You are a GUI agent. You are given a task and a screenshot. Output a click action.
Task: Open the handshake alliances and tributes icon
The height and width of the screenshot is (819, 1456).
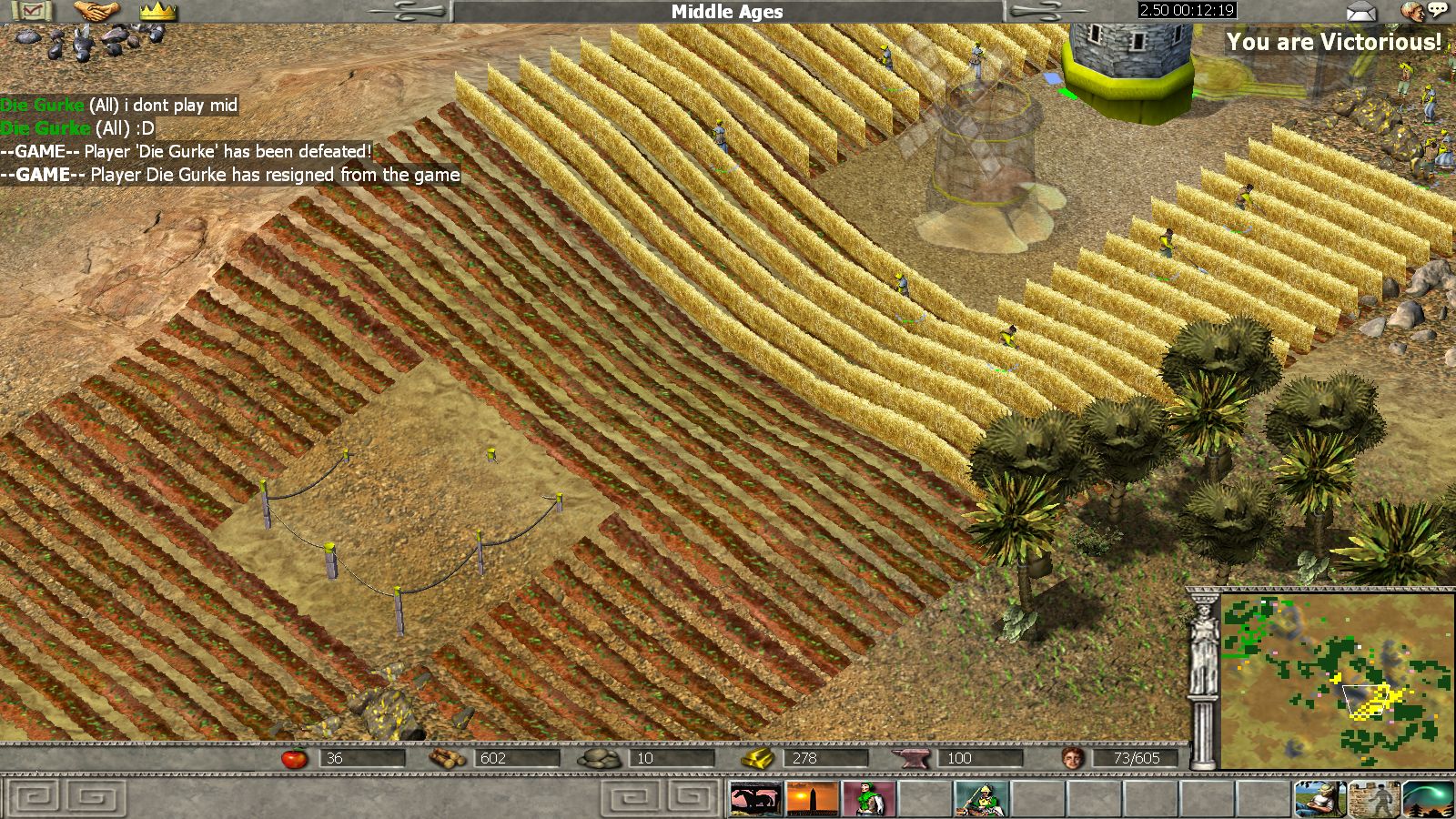[96, 11]
